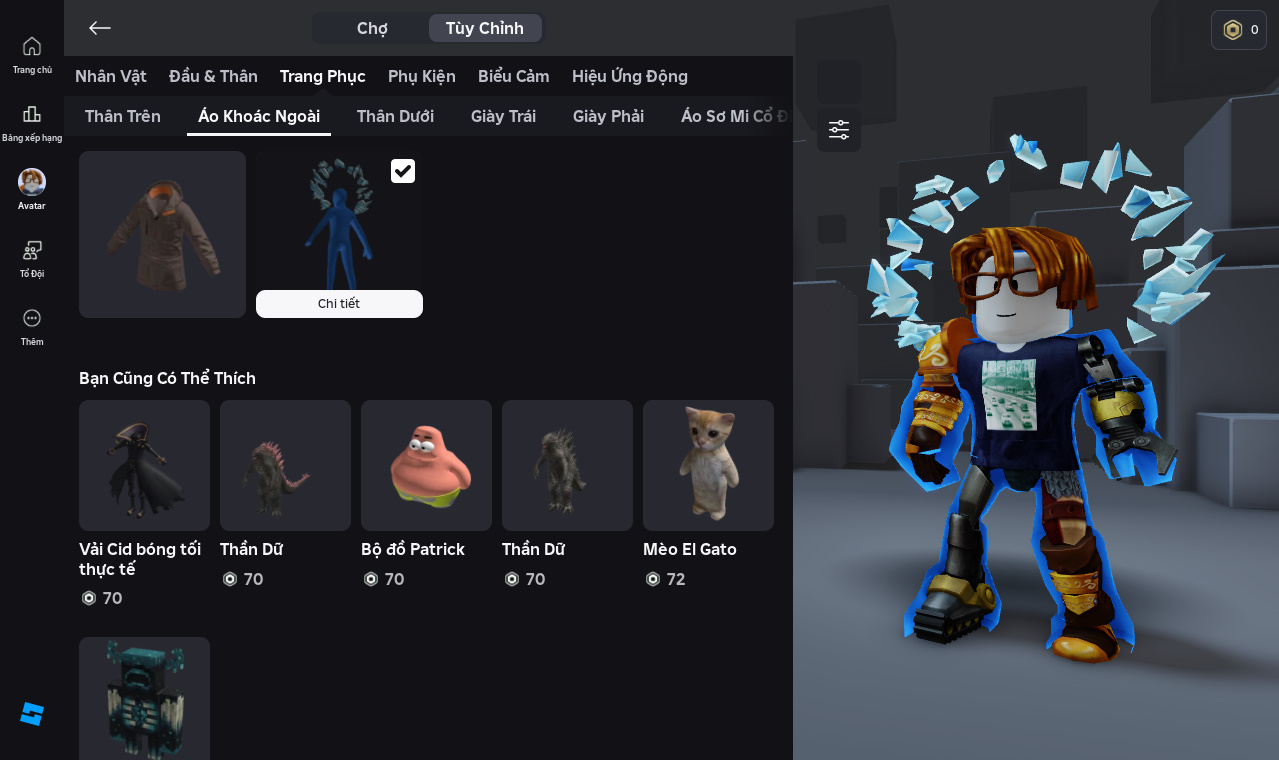Image resolution: width=1279 pixels, height=760 pixels.
Task: Choose the Phụ Kiện category
Action: point(422,76)
